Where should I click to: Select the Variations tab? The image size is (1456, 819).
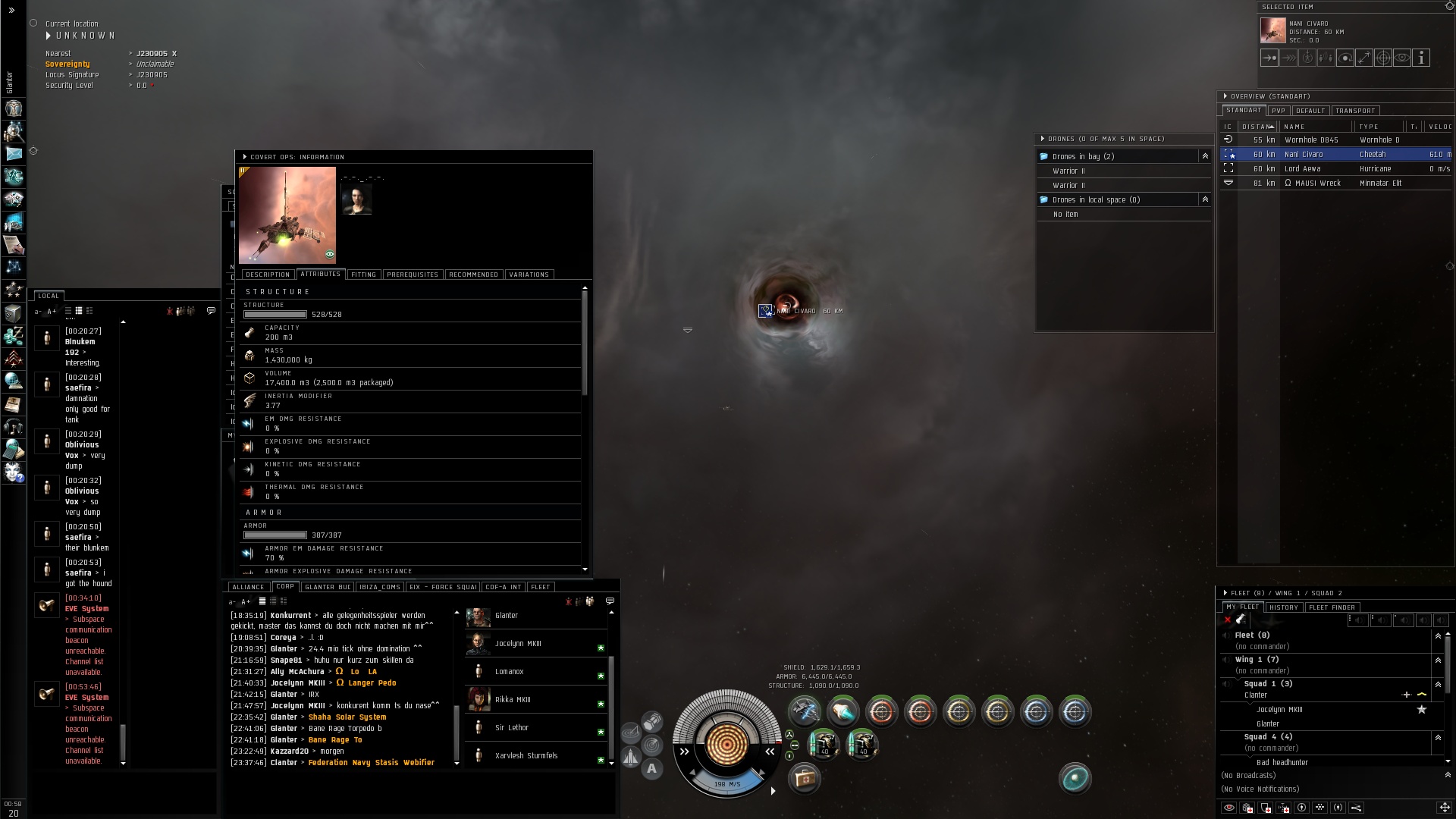529,275
